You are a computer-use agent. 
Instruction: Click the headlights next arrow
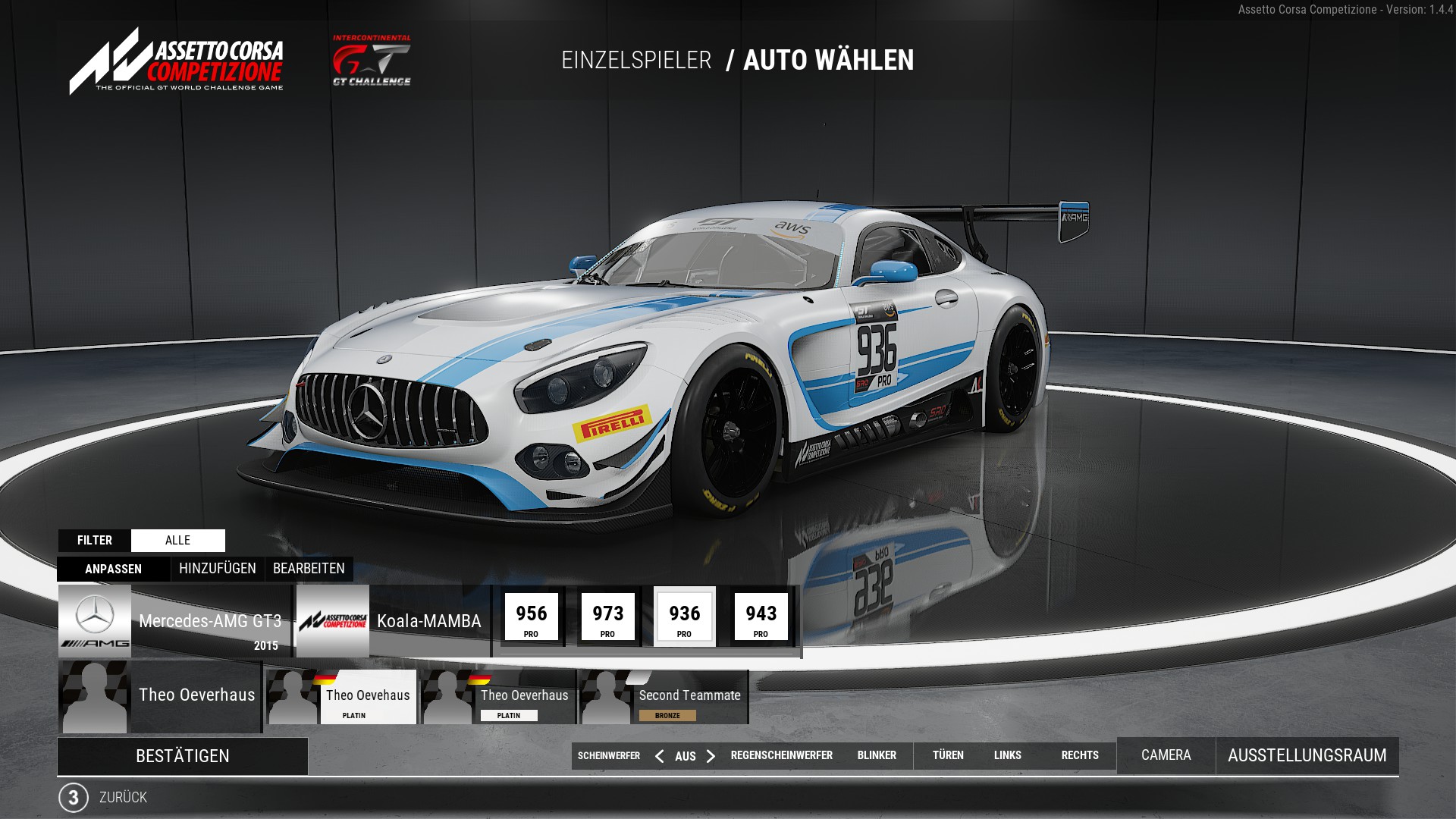click(x=711, y=756)
